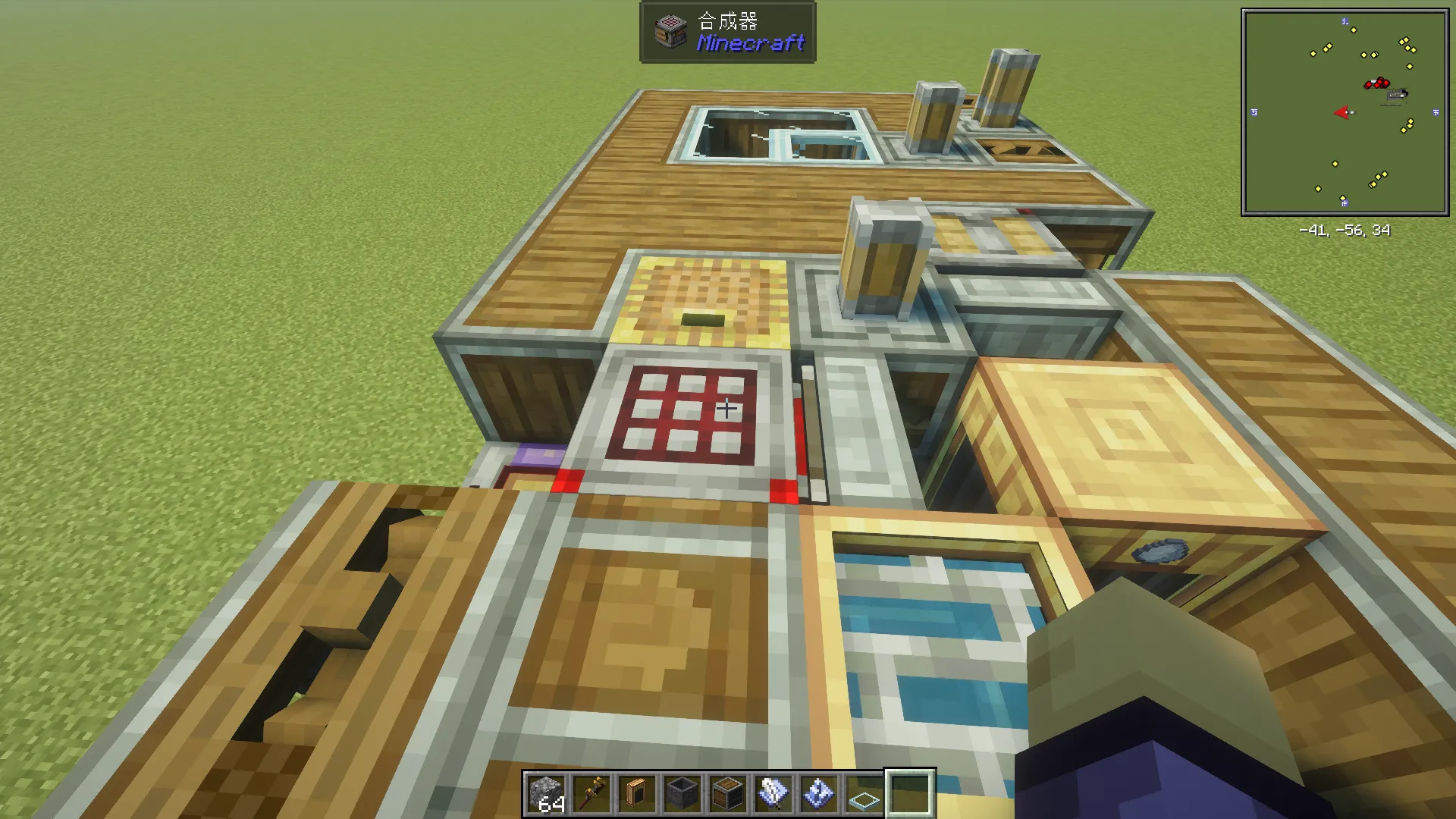Screen dimensions: 1456x819
Task: Choose the blue clipboard with pen
Action: click(x=773, y=794)
